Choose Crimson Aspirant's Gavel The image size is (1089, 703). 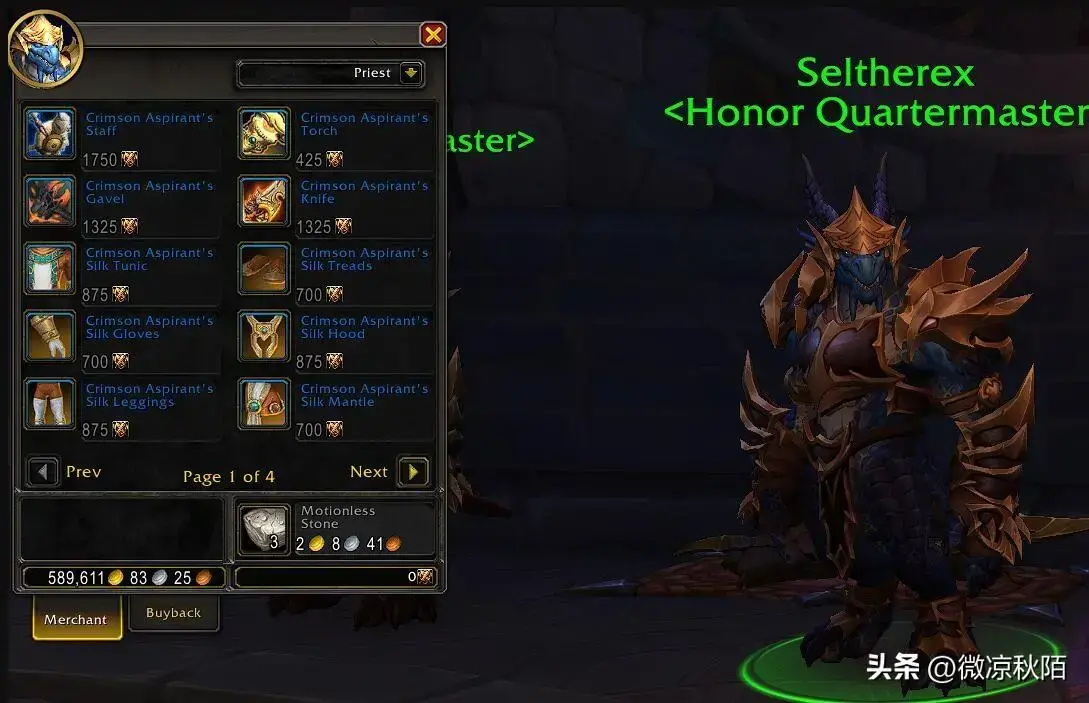[x=50, y=202]
